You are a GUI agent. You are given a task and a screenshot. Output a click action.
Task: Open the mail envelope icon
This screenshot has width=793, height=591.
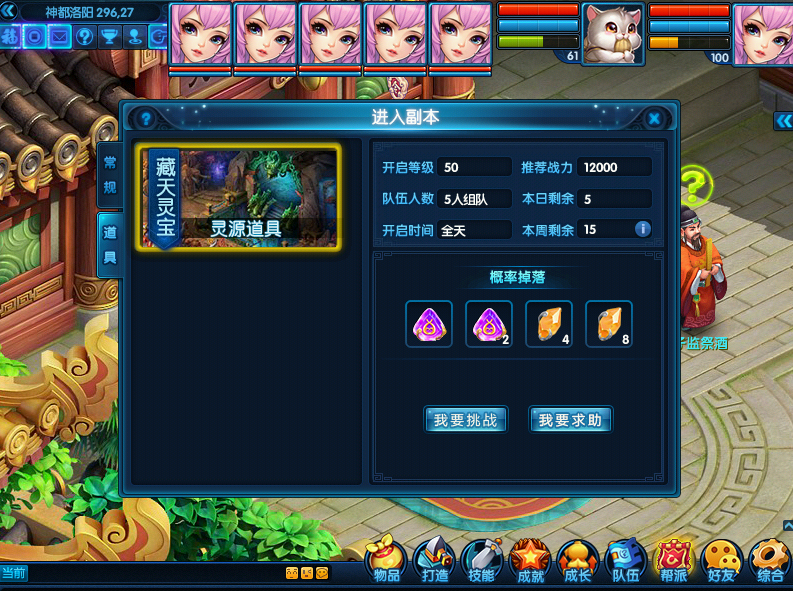click(60, 37)
